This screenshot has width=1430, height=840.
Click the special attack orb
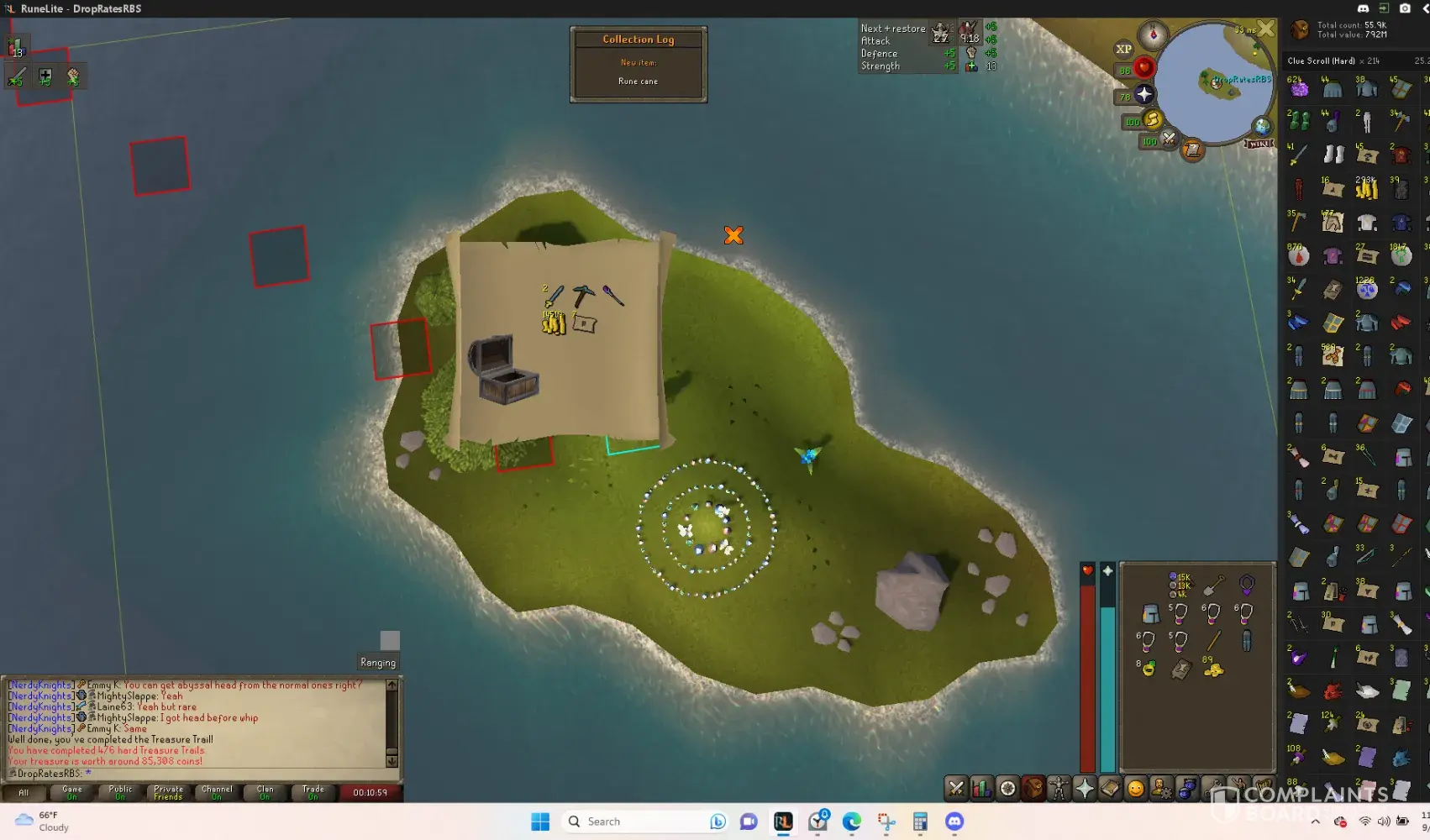(1169, 139)
